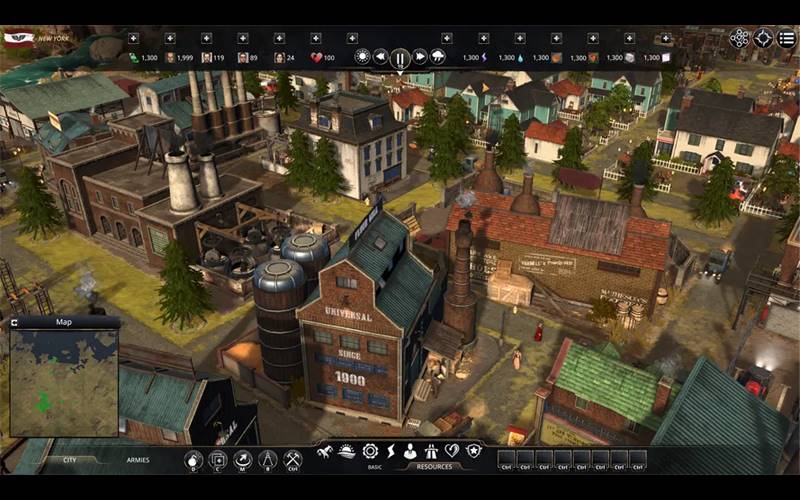Activate the curved arrow move tool
Image resolution: width=800 pixels, height=500 pixels.
click(x=243, y=460)
